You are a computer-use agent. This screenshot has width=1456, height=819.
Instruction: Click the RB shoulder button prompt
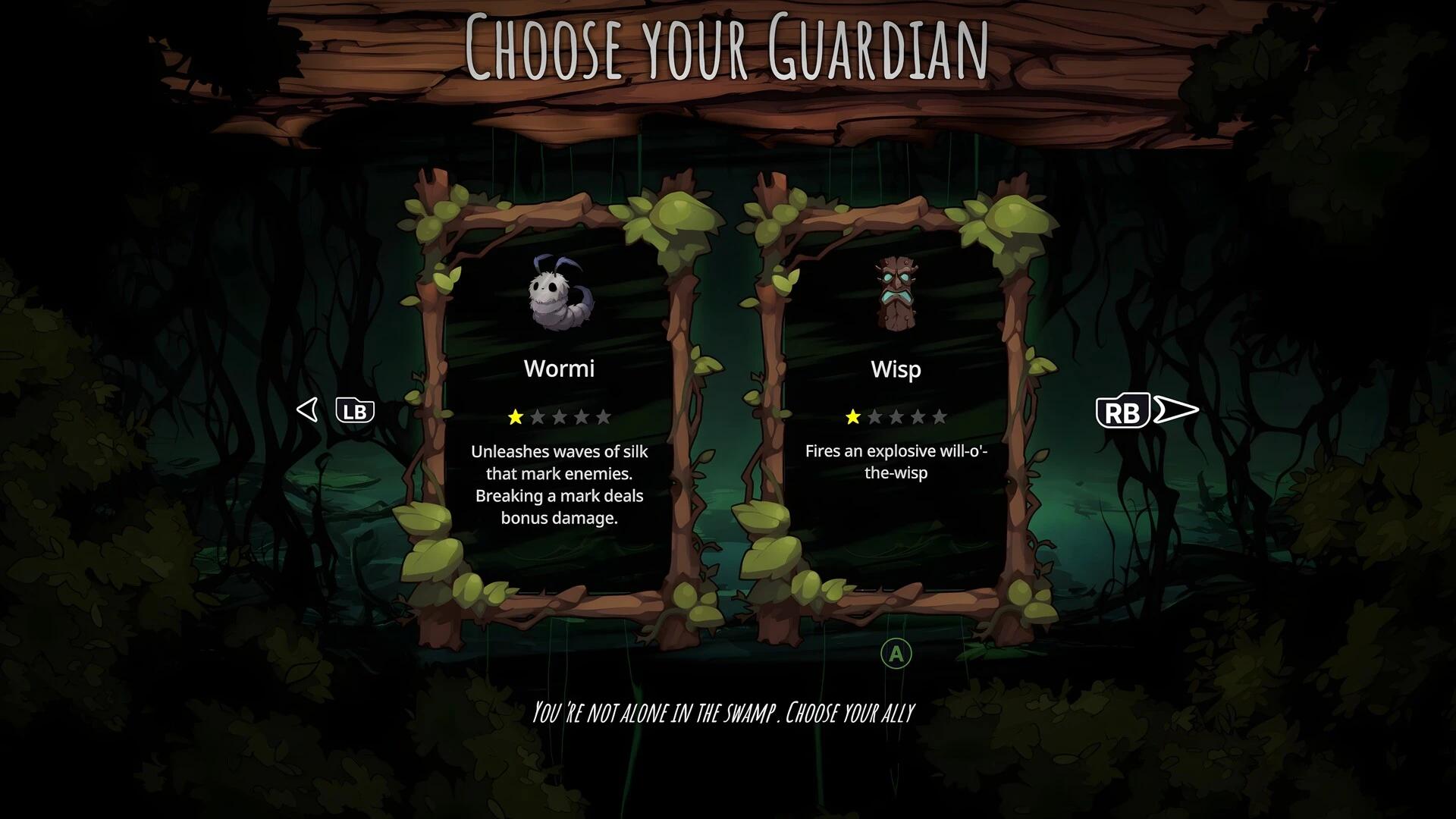1124,412
